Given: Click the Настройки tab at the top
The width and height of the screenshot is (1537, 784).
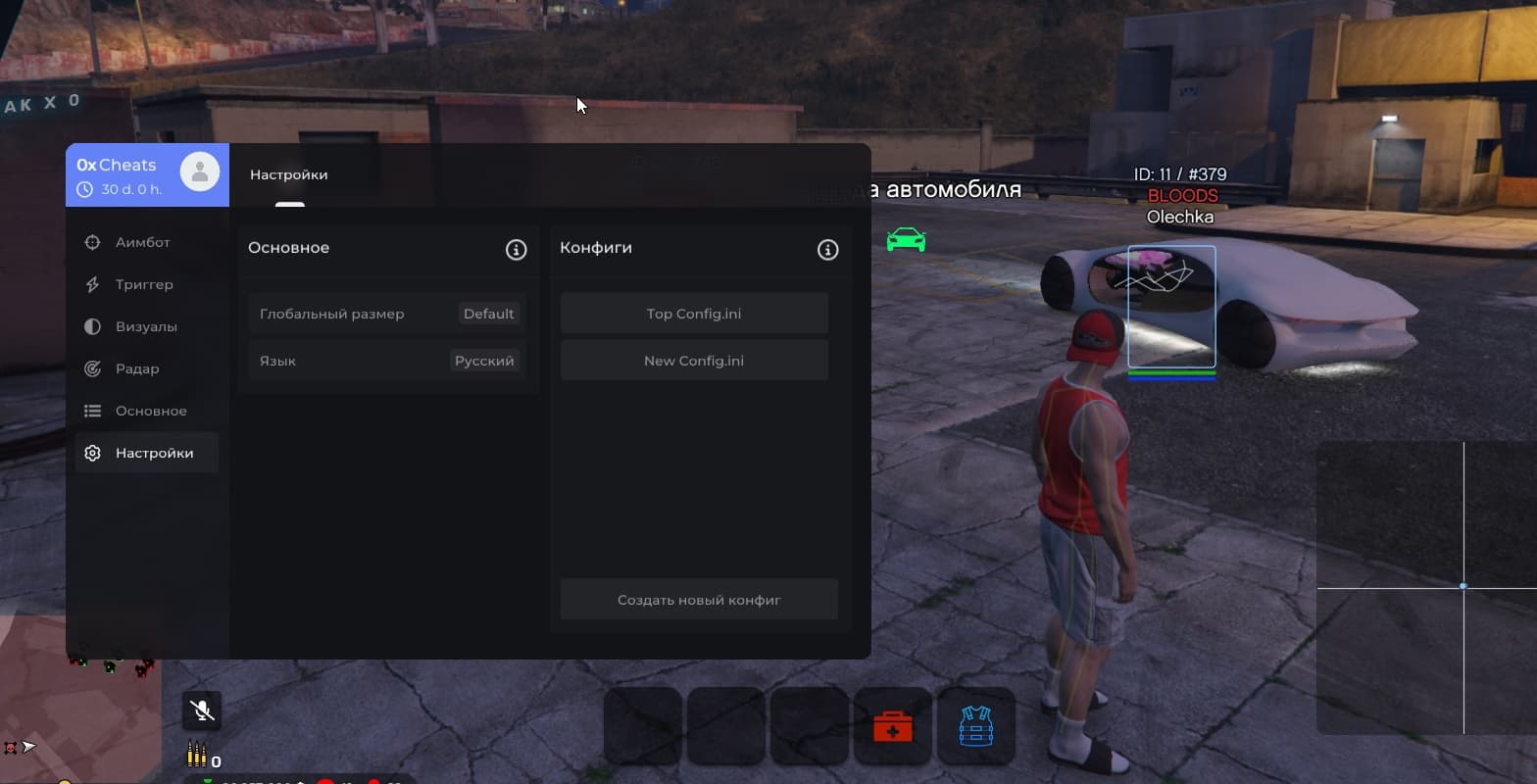Looking at the screenshot, I should point(289,175).
